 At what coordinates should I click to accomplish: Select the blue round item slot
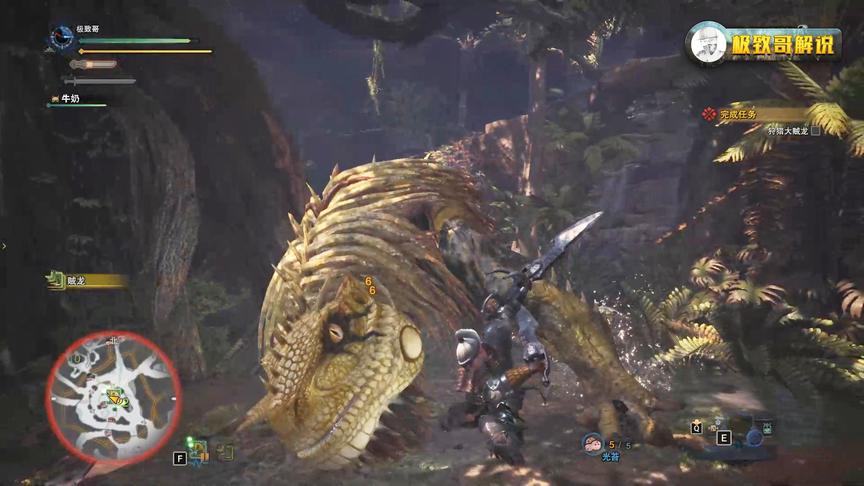(754, 435)
